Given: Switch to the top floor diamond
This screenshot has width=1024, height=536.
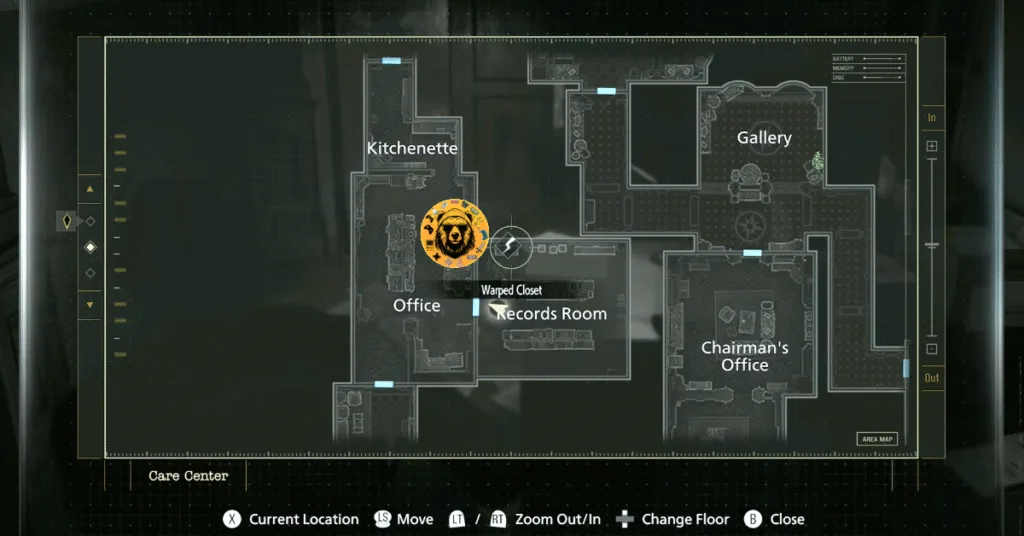Looking at the screenshot, I should pos(91,221).
